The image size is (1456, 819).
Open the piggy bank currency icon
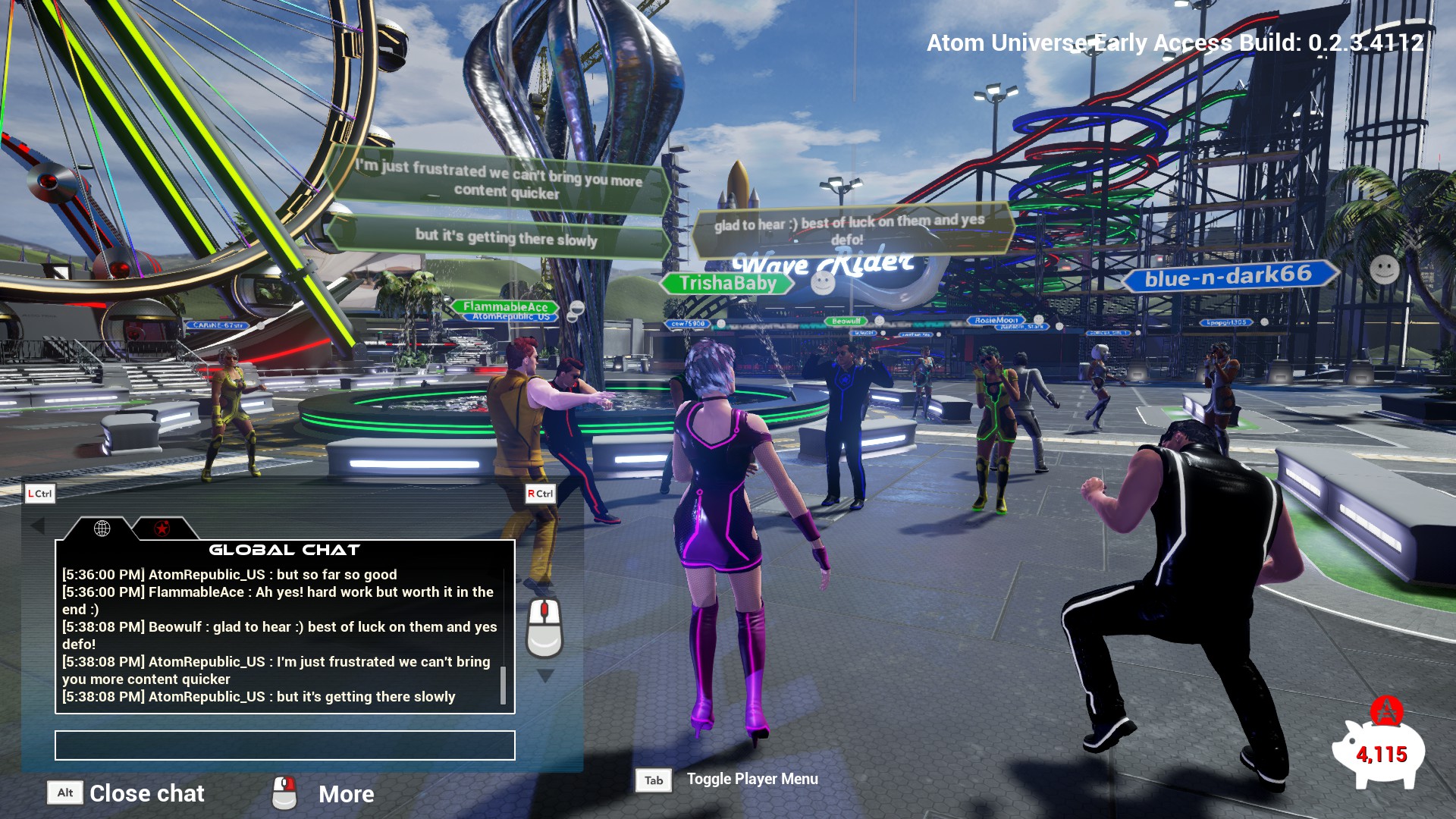pyautogui.click(x=1378, y=752)
